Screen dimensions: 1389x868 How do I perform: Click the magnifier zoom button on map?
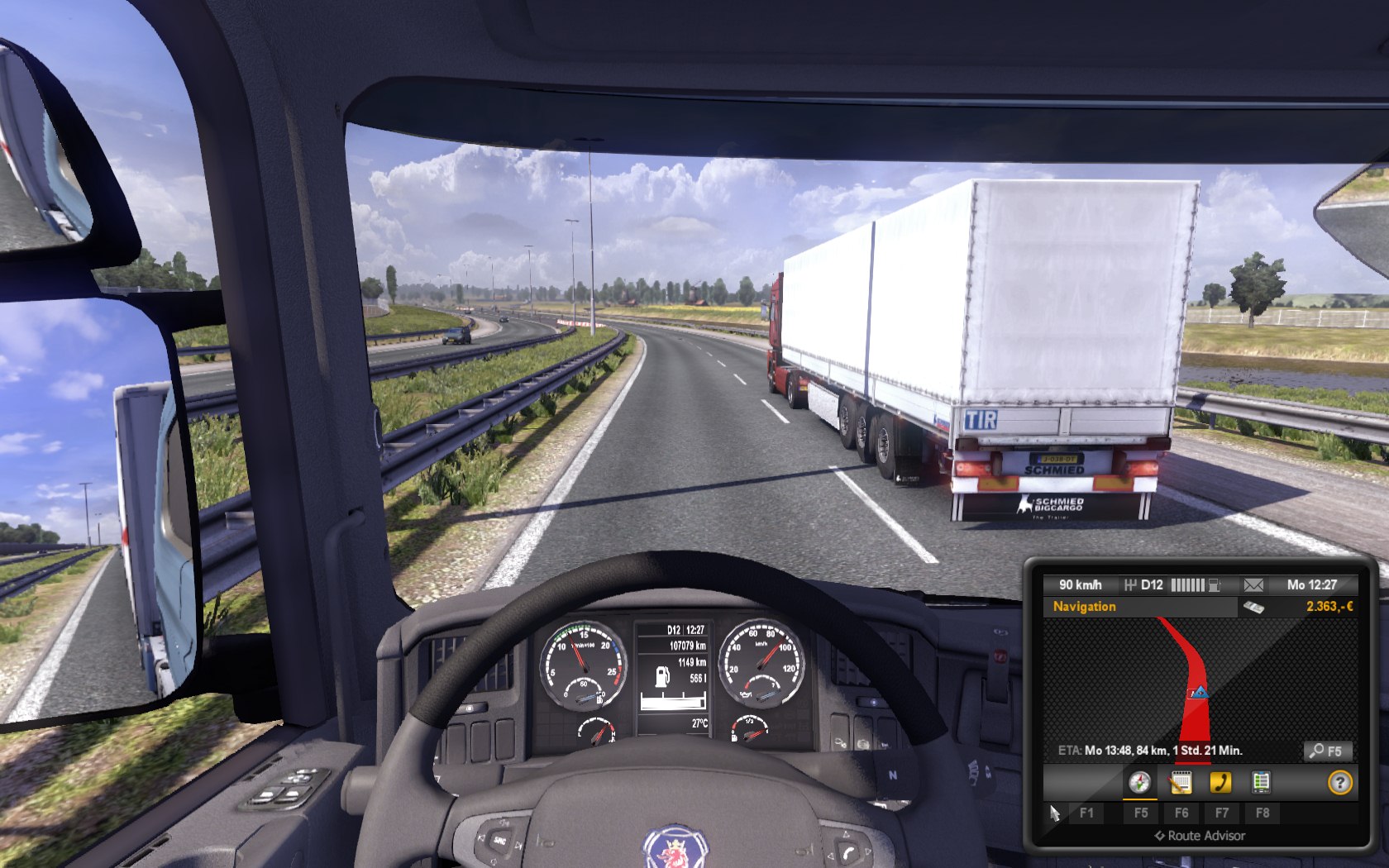click(1328, 751)
